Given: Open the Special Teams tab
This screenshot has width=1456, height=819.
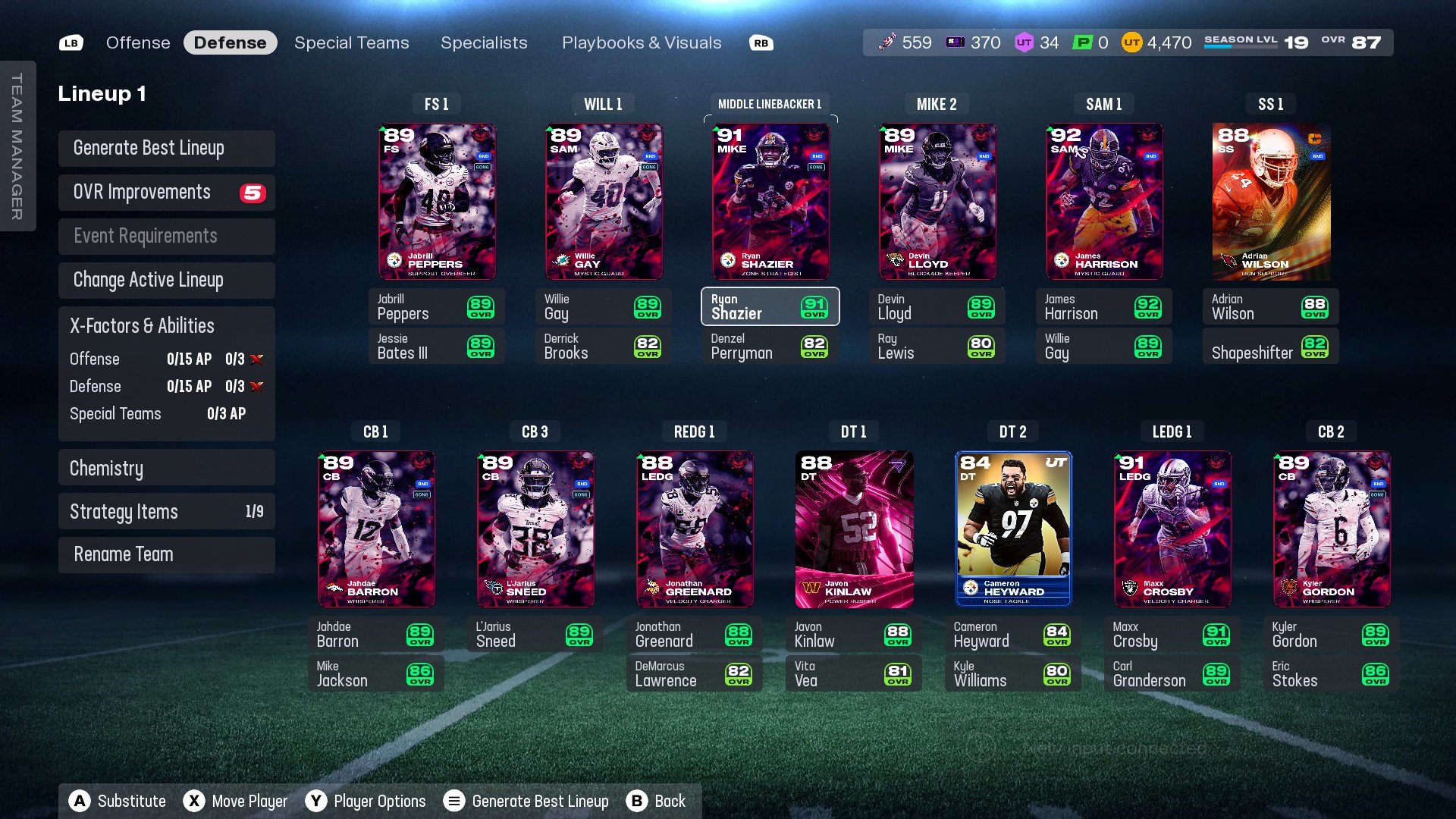Looking at the screenshot, I should pos(351,42).
